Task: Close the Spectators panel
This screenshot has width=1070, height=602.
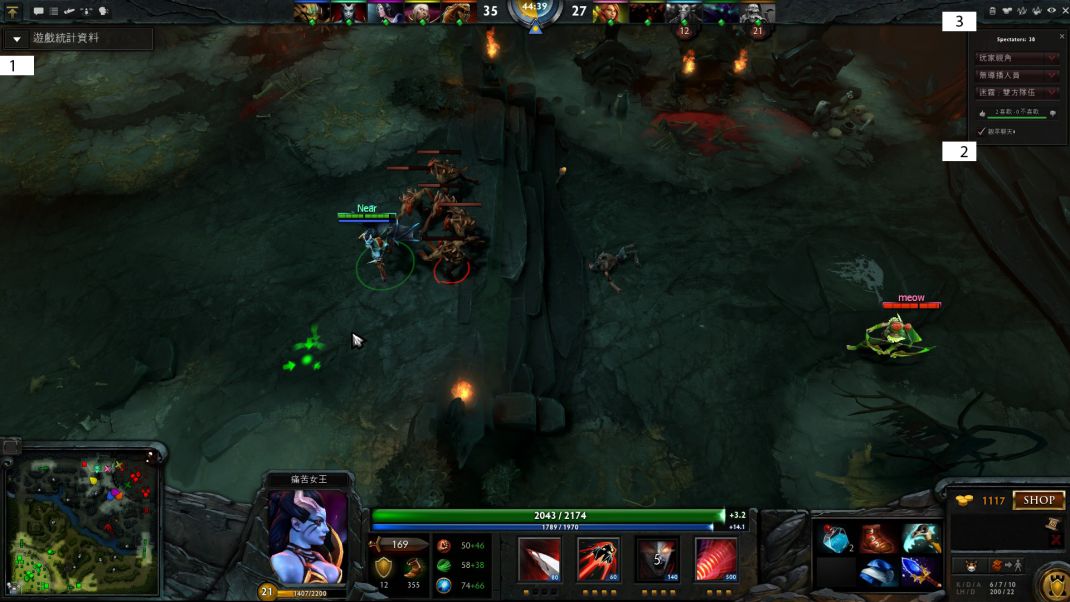Action: click(1062, 36)
